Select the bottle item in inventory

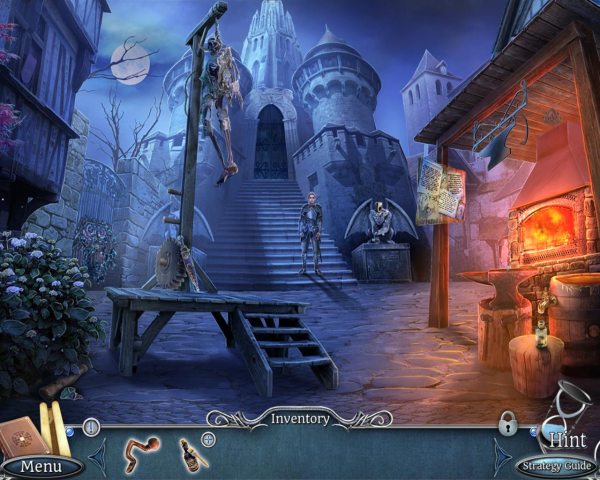[192, 453]
